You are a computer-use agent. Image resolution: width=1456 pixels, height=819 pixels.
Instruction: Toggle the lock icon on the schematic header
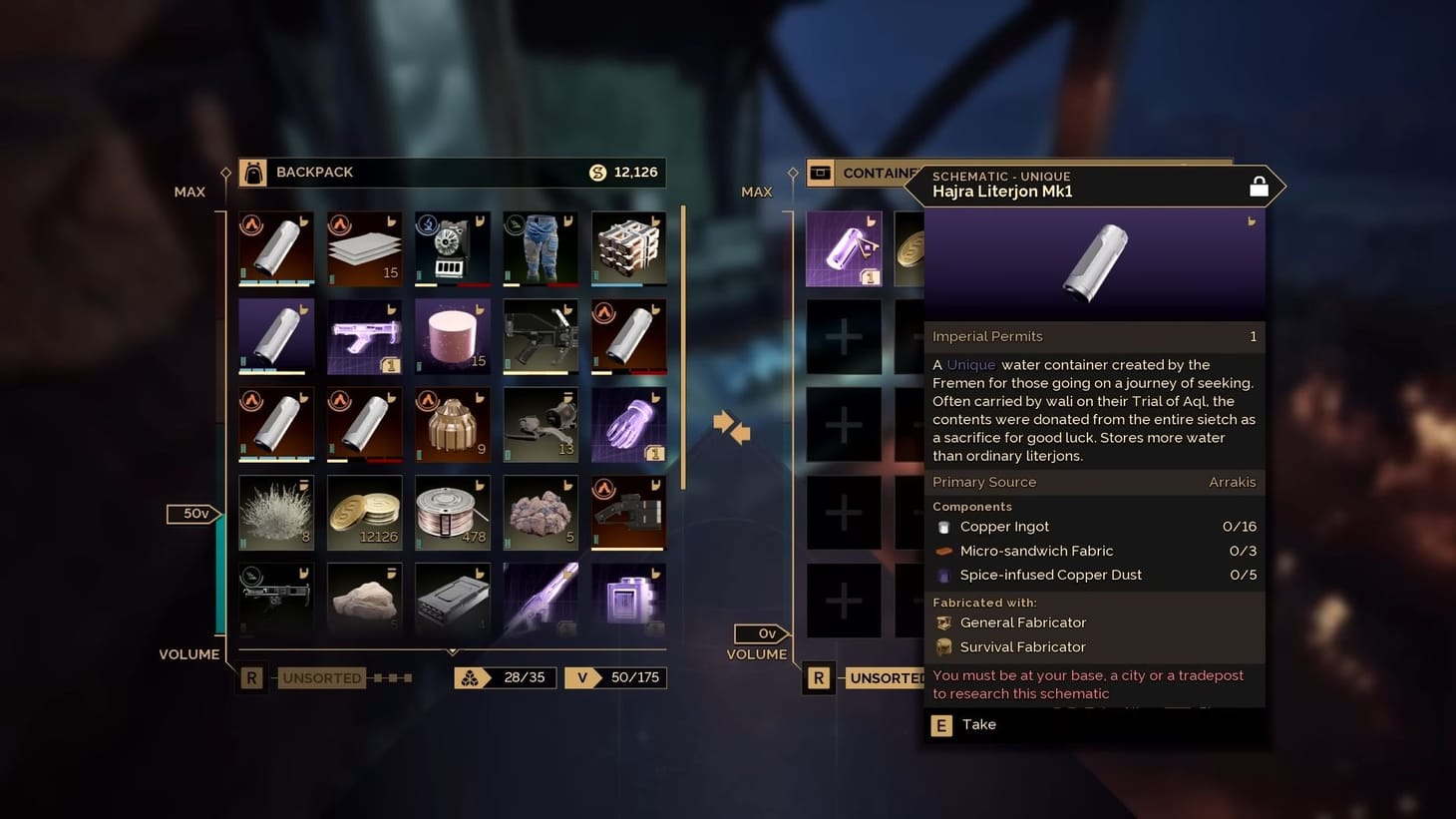coord(1259,185)
